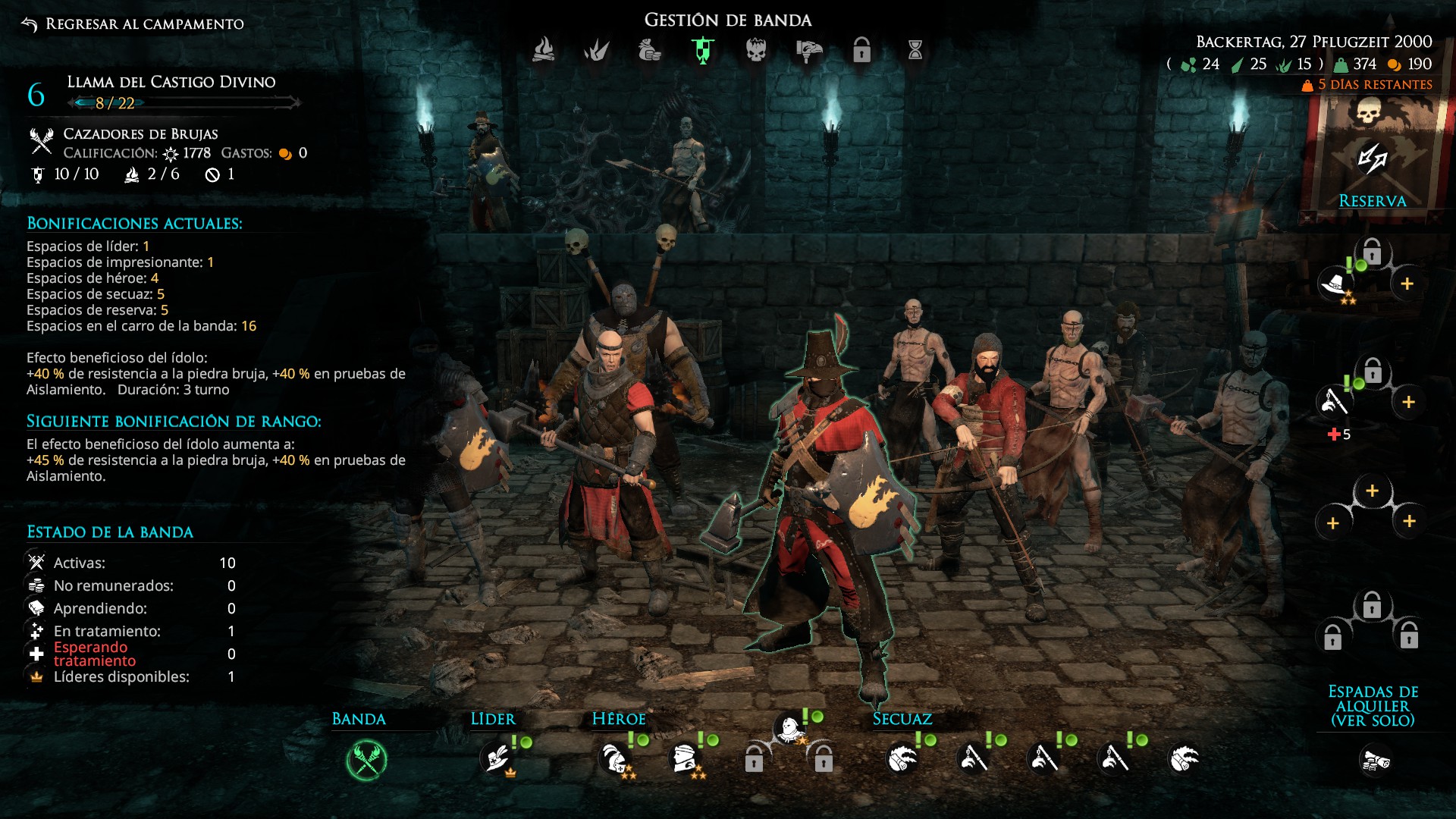Open the campfire tab
This screenshot has height=819, width=1456.
point(544,50)
